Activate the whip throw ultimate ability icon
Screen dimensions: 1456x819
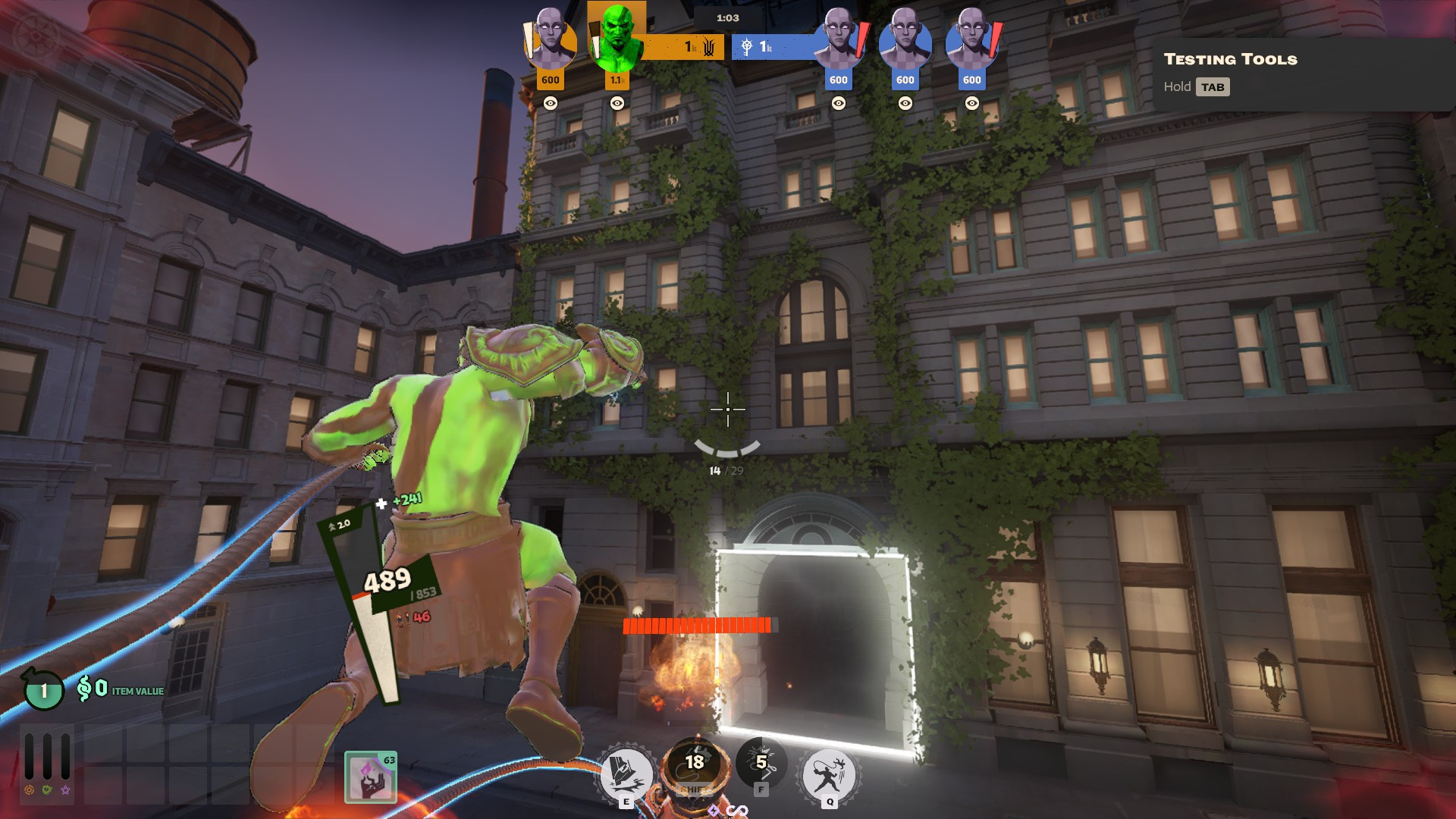[829, 775]
